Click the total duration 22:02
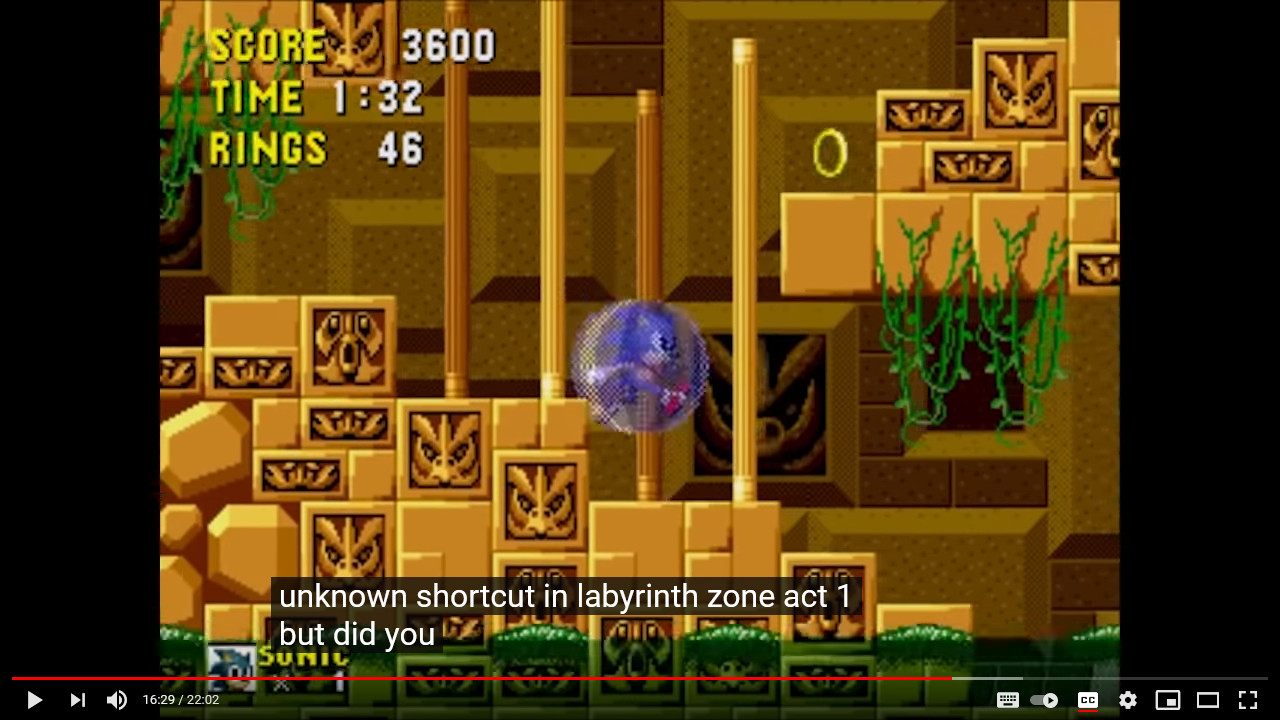The width and height of the screenshot is (1280, 720). tap(203, 700)
